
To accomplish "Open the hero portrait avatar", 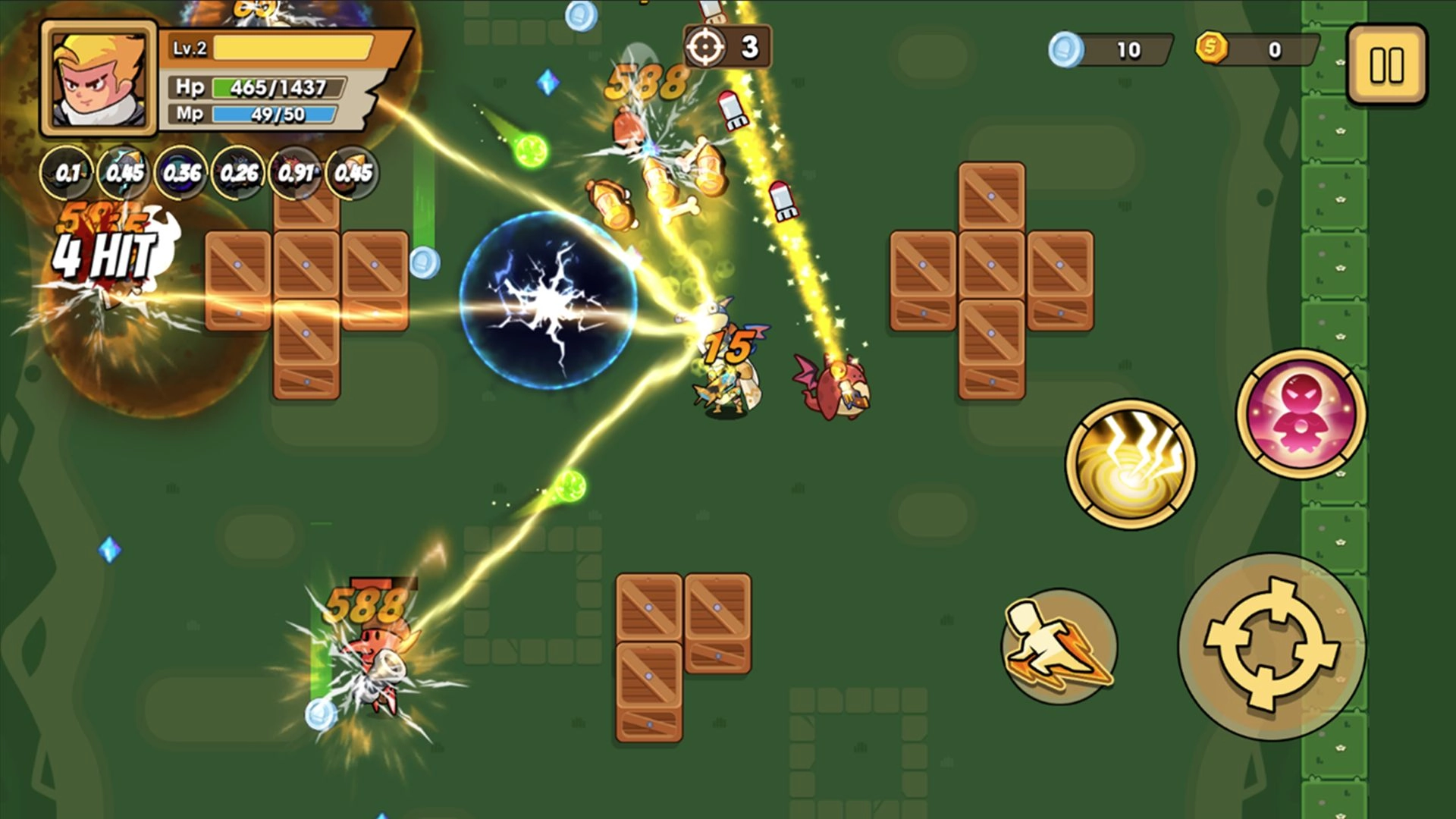I will pyautogui.click(x=96, y=78).
